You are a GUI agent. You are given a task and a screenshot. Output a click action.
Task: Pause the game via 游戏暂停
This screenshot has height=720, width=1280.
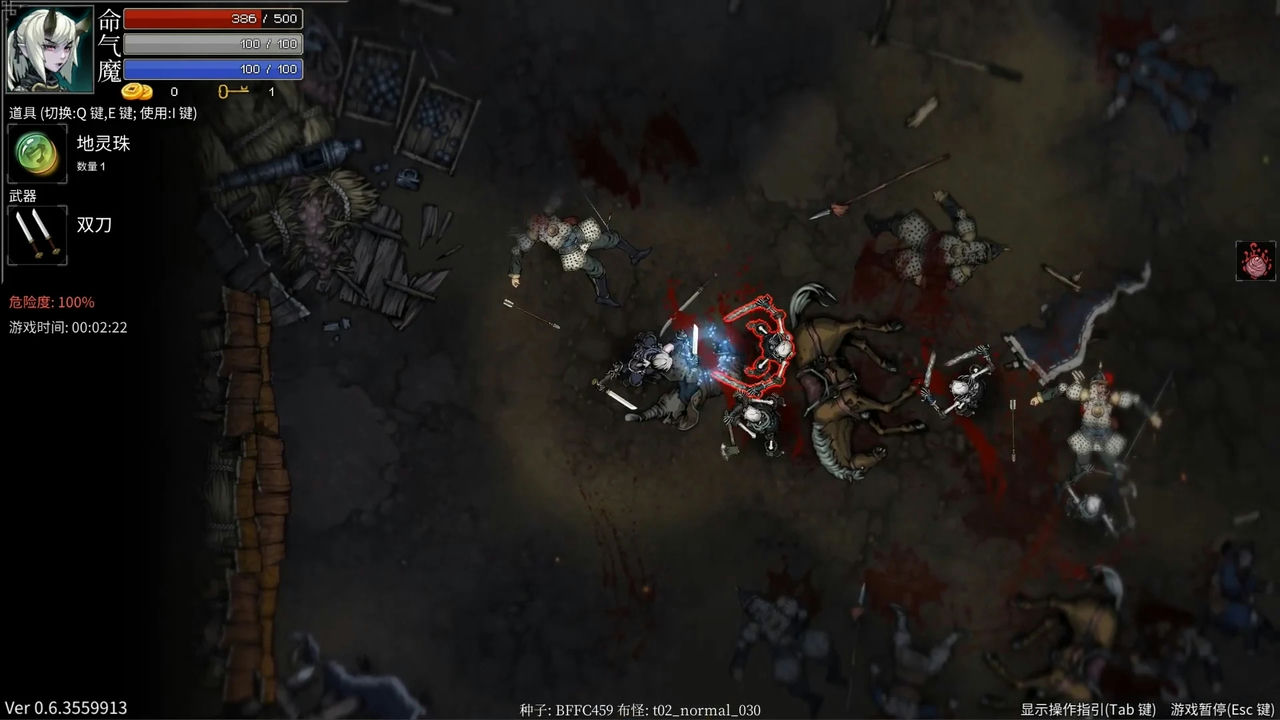point(1223,709)
